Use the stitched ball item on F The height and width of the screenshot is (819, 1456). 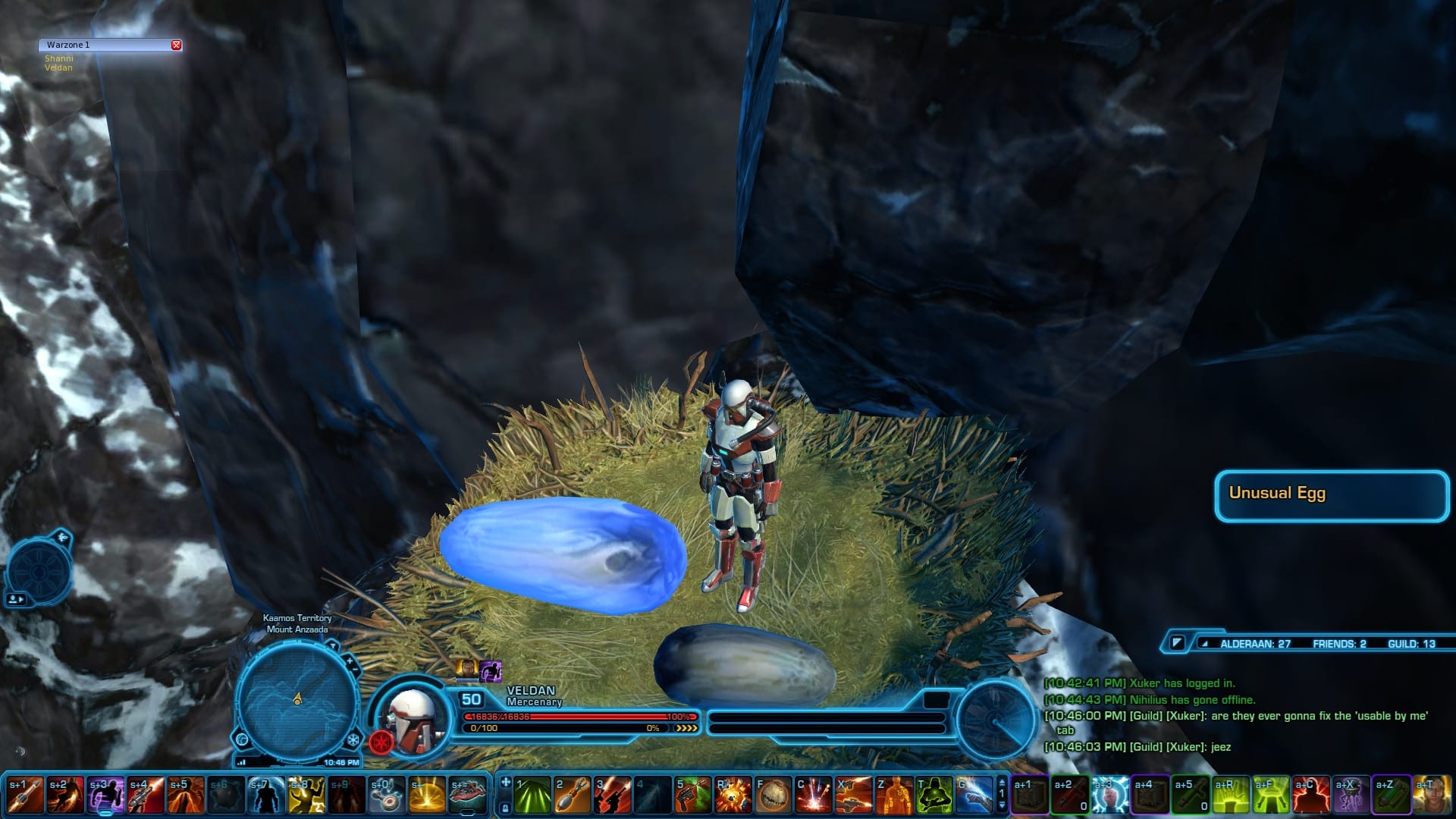(773, 795)
